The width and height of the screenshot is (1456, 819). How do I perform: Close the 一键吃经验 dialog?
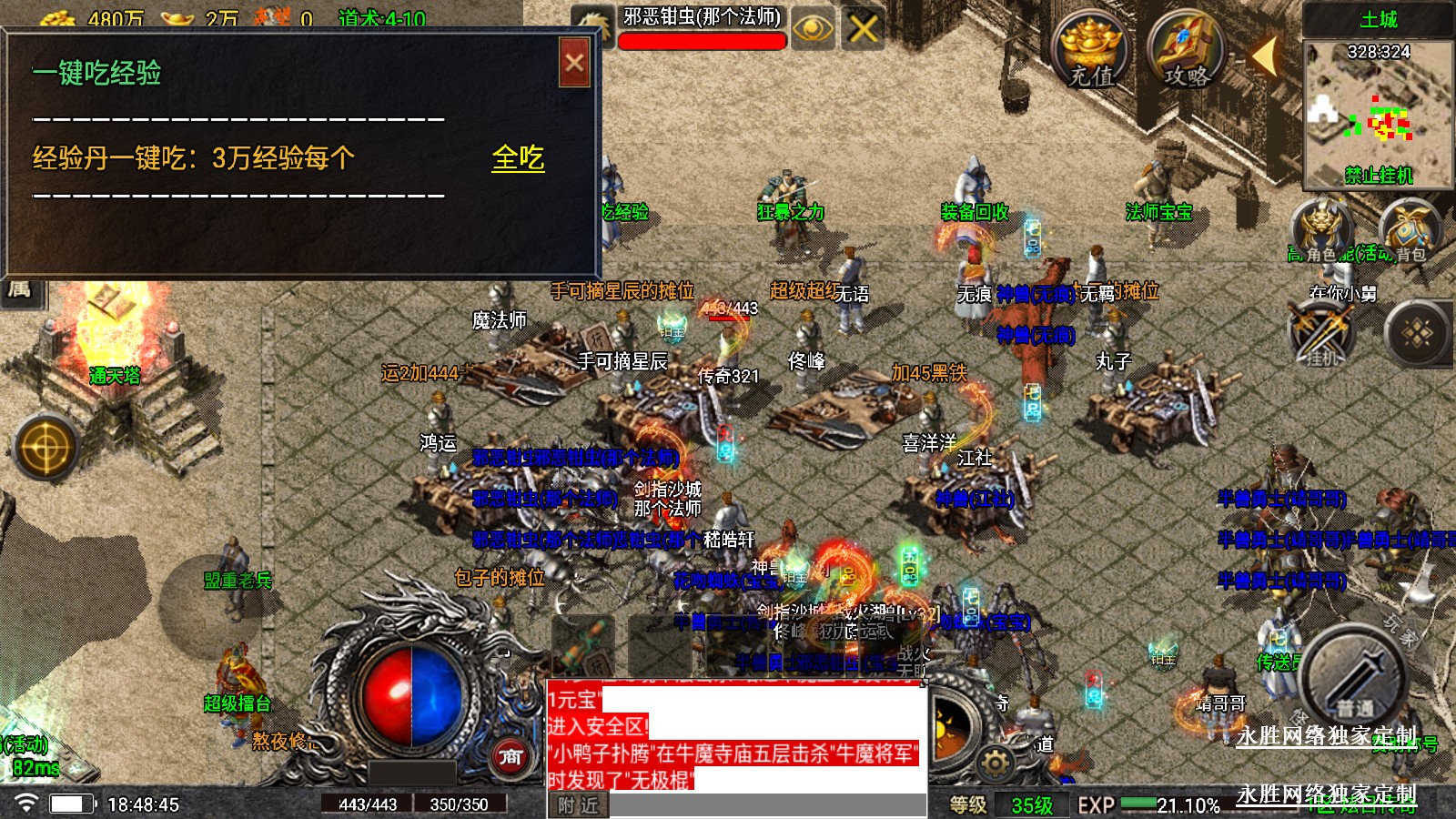click(x=574, y=63)
